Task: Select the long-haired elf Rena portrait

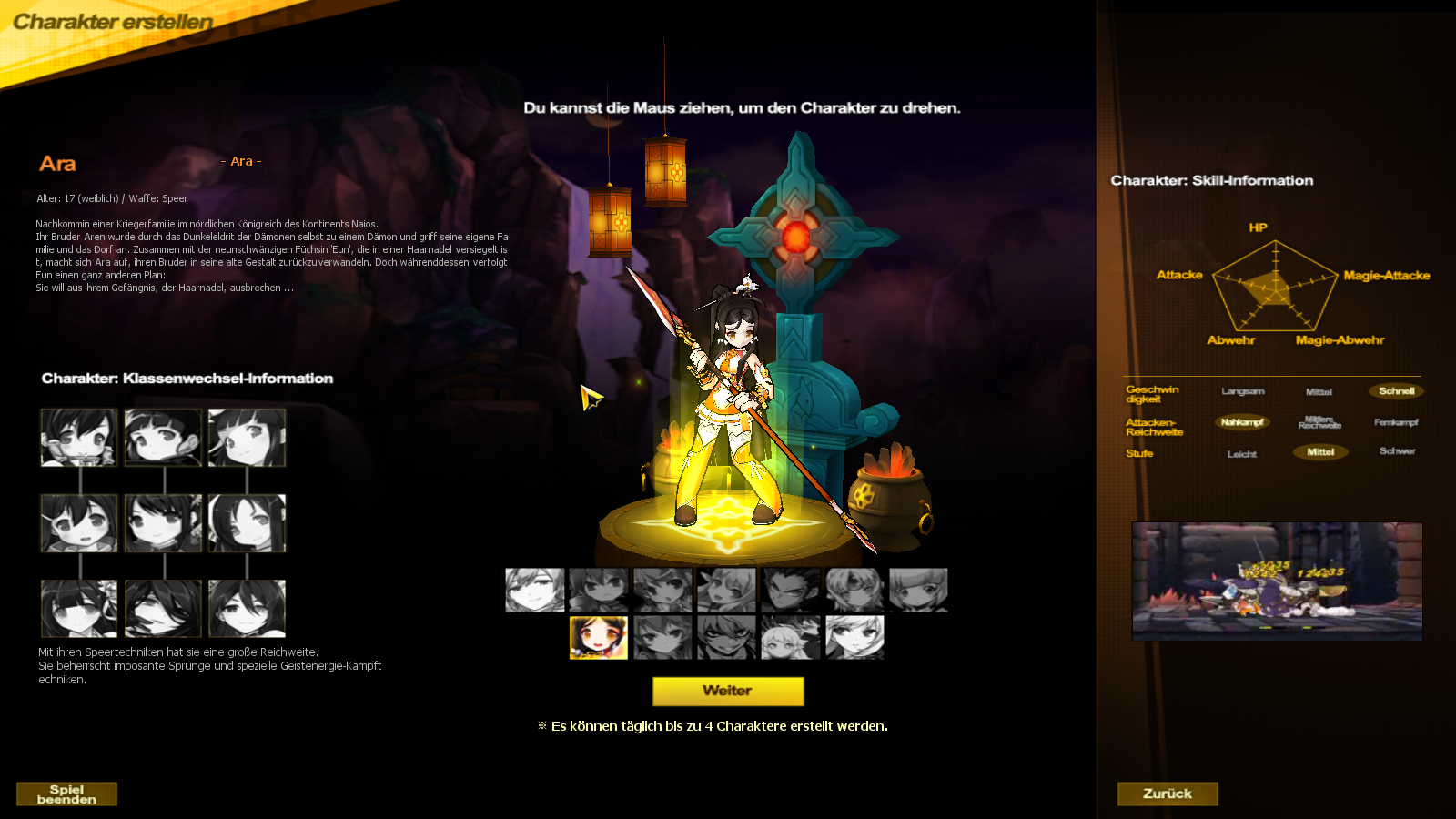Action: tap(726, 590)
